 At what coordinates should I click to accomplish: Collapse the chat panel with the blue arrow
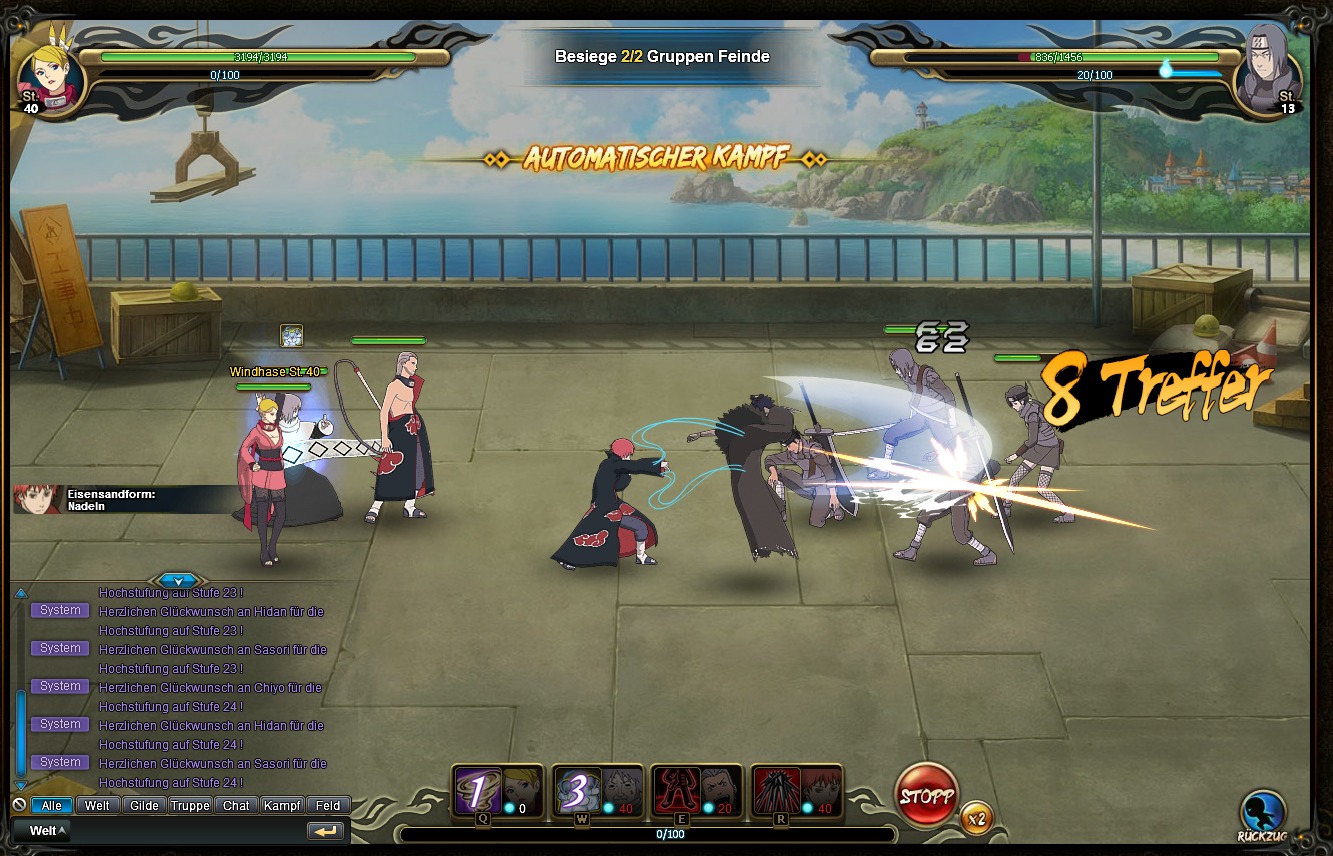click(178, 580)
